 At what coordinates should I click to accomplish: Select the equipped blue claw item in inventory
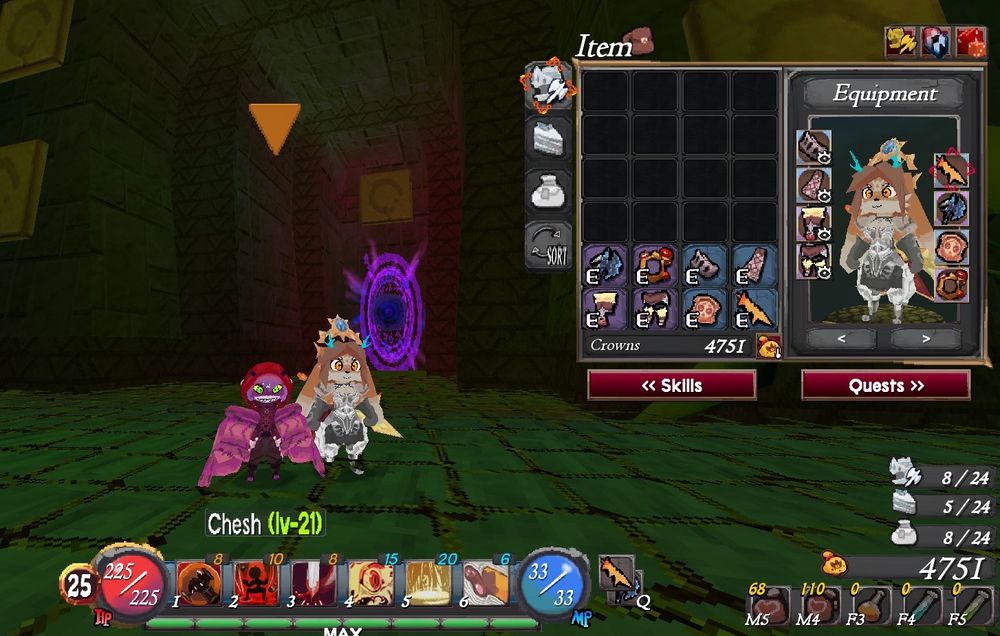click(605, 266)
